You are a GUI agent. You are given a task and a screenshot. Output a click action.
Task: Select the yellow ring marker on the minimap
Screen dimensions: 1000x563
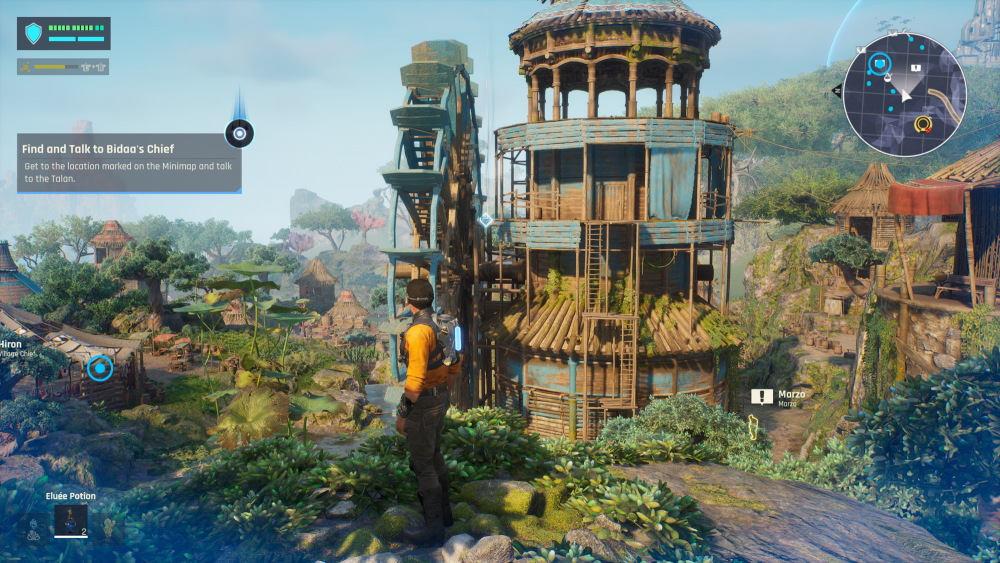coord(922,124)
